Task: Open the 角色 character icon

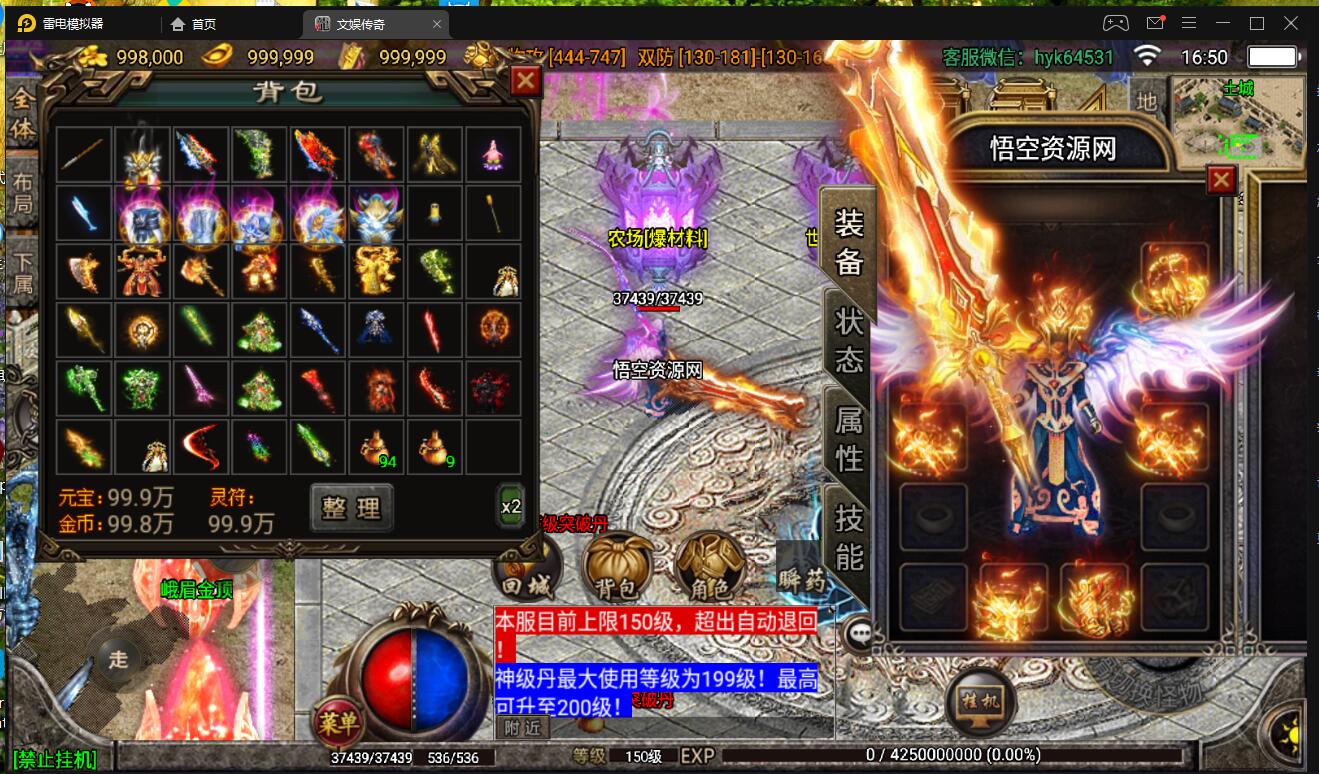Action: pos(709,568)
